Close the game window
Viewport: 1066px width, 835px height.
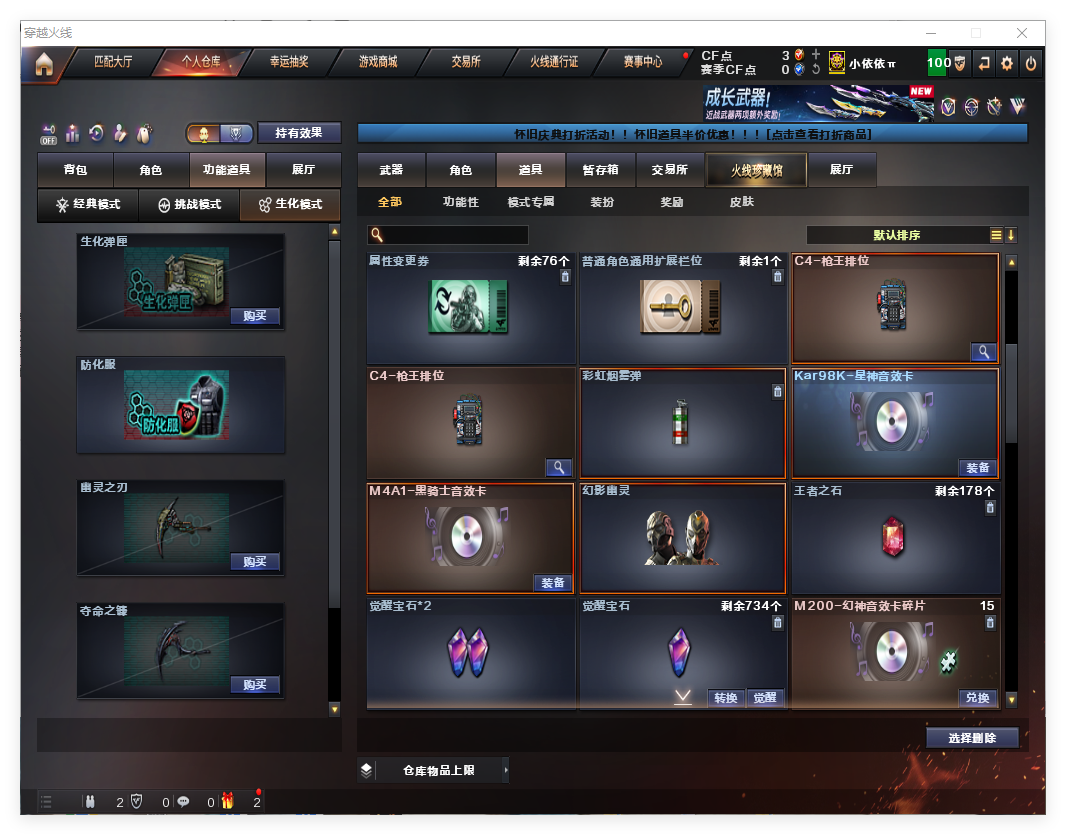click(x=1022, y=33)
